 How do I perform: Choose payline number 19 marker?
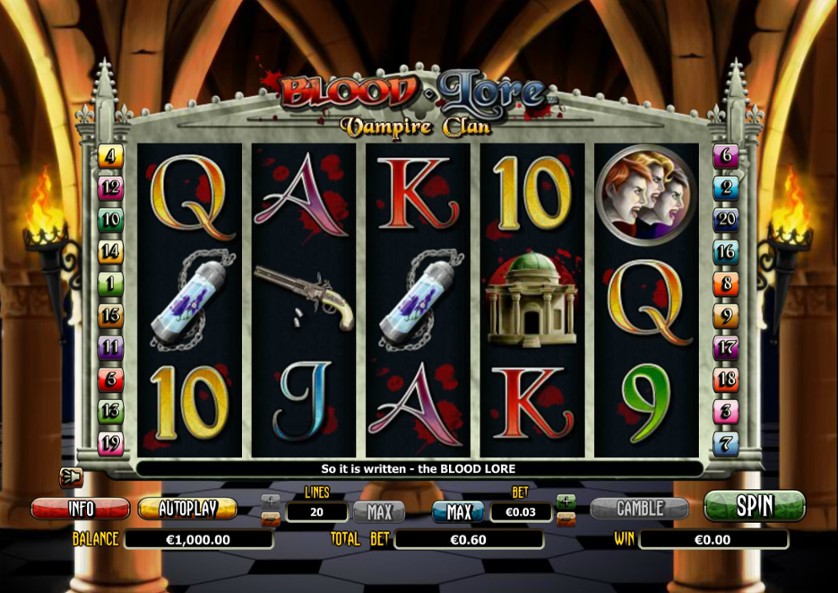(110, 443)
